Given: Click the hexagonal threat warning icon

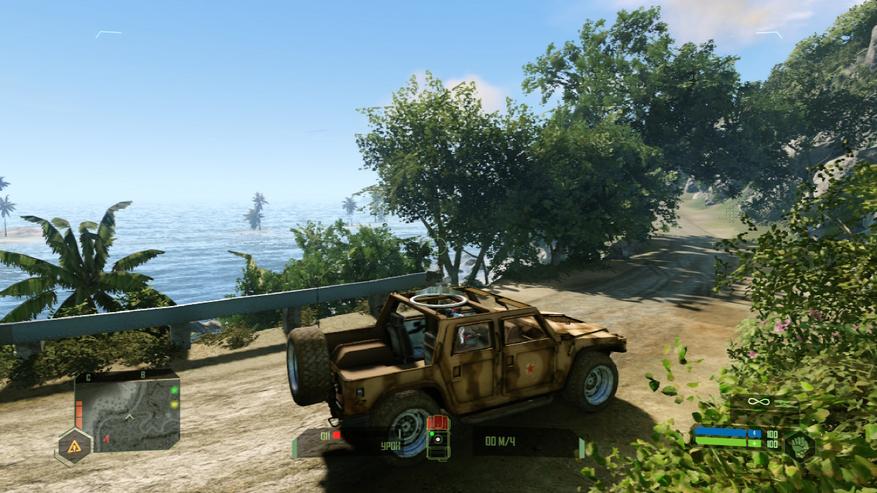Looking at the screenshot, I should coord(73,445).
